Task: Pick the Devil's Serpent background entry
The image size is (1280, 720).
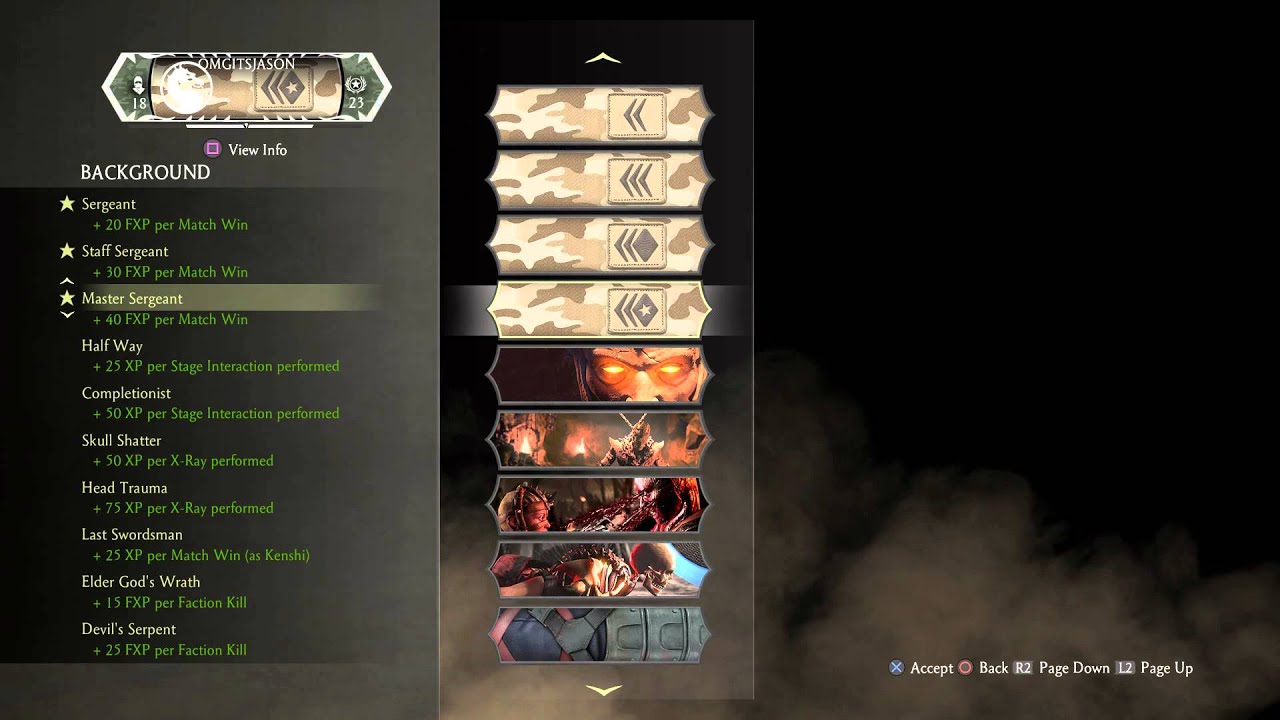Action: click(x=129, y=629)
